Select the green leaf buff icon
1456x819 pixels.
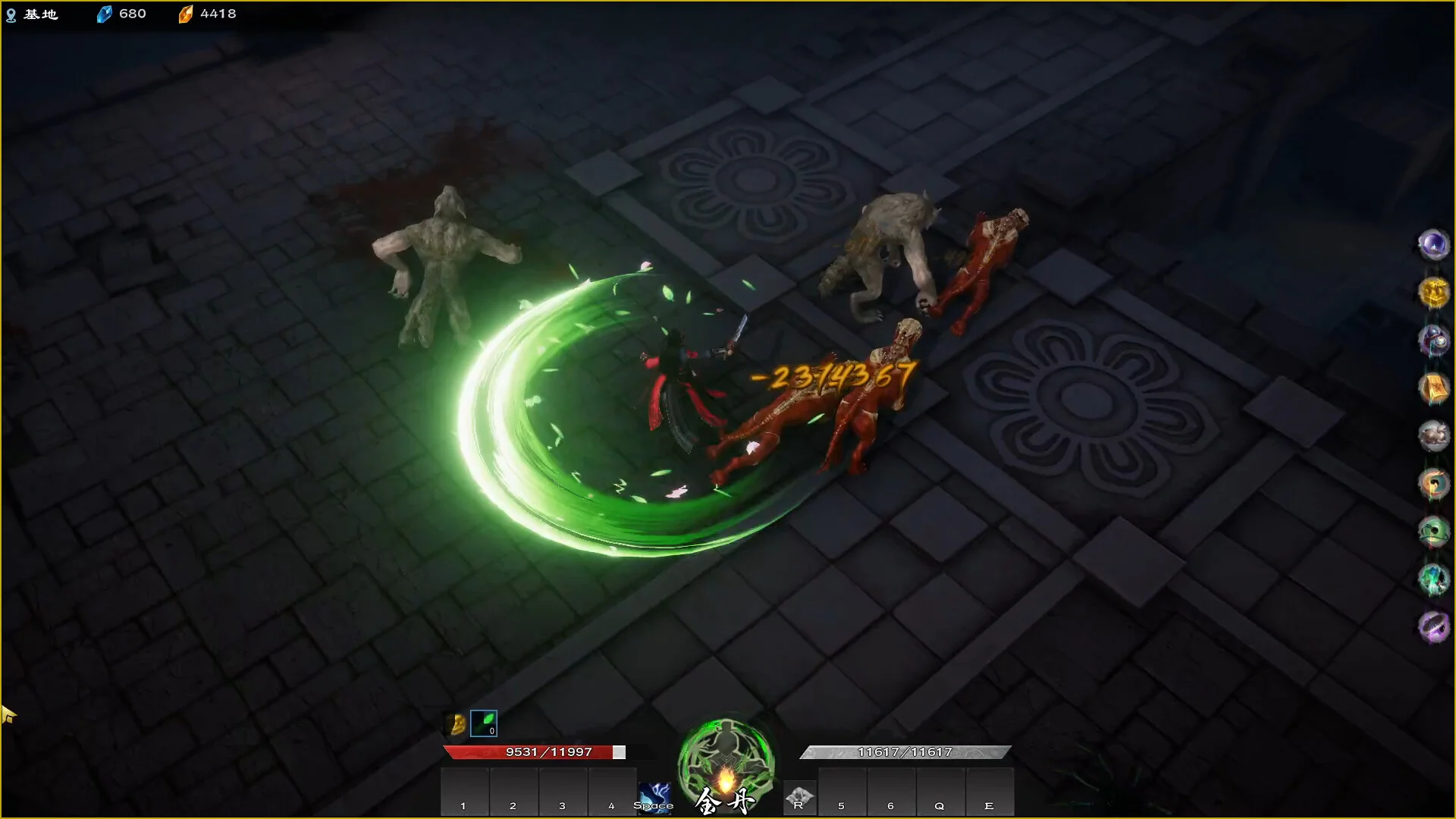(x=484, y=723)
